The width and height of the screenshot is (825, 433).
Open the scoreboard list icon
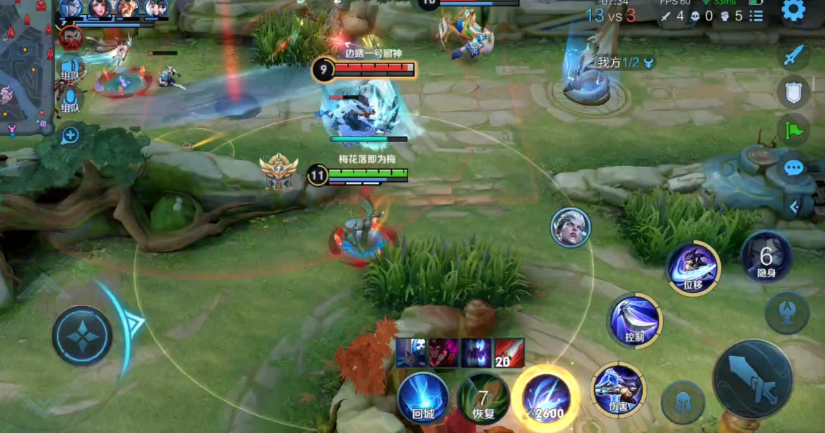click(x=756, y=16)
